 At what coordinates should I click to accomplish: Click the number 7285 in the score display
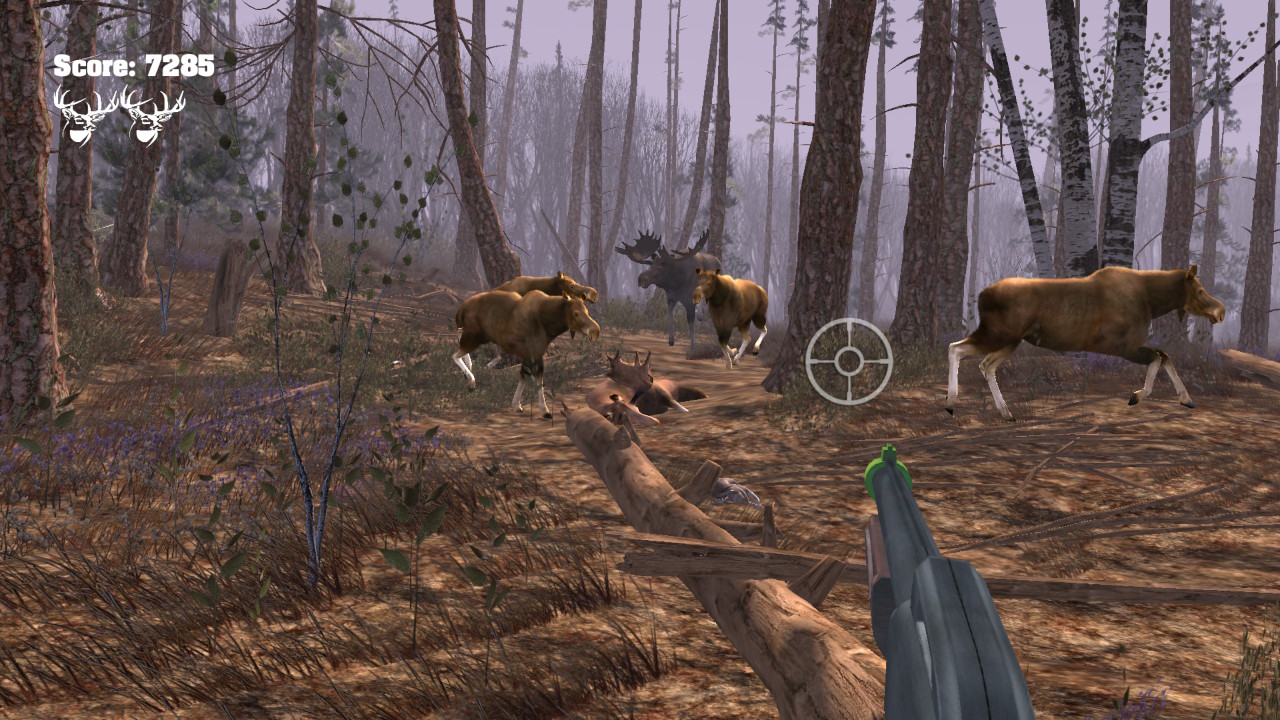tap(178, 67)
